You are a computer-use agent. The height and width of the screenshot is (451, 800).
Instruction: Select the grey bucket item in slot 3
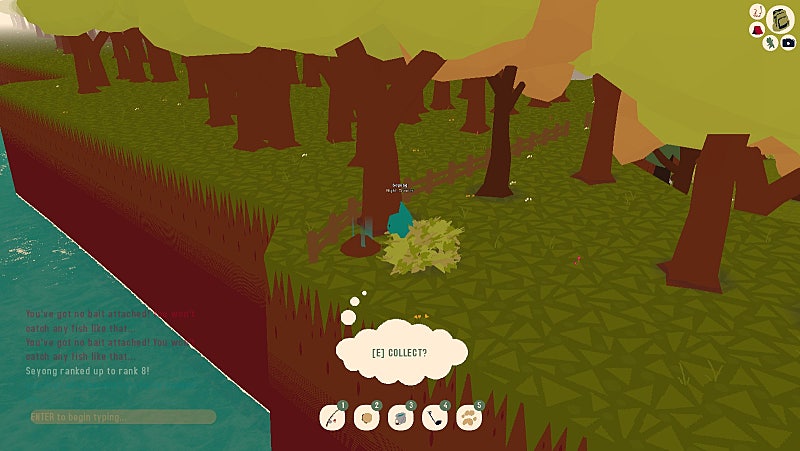[x=400, y=419]
